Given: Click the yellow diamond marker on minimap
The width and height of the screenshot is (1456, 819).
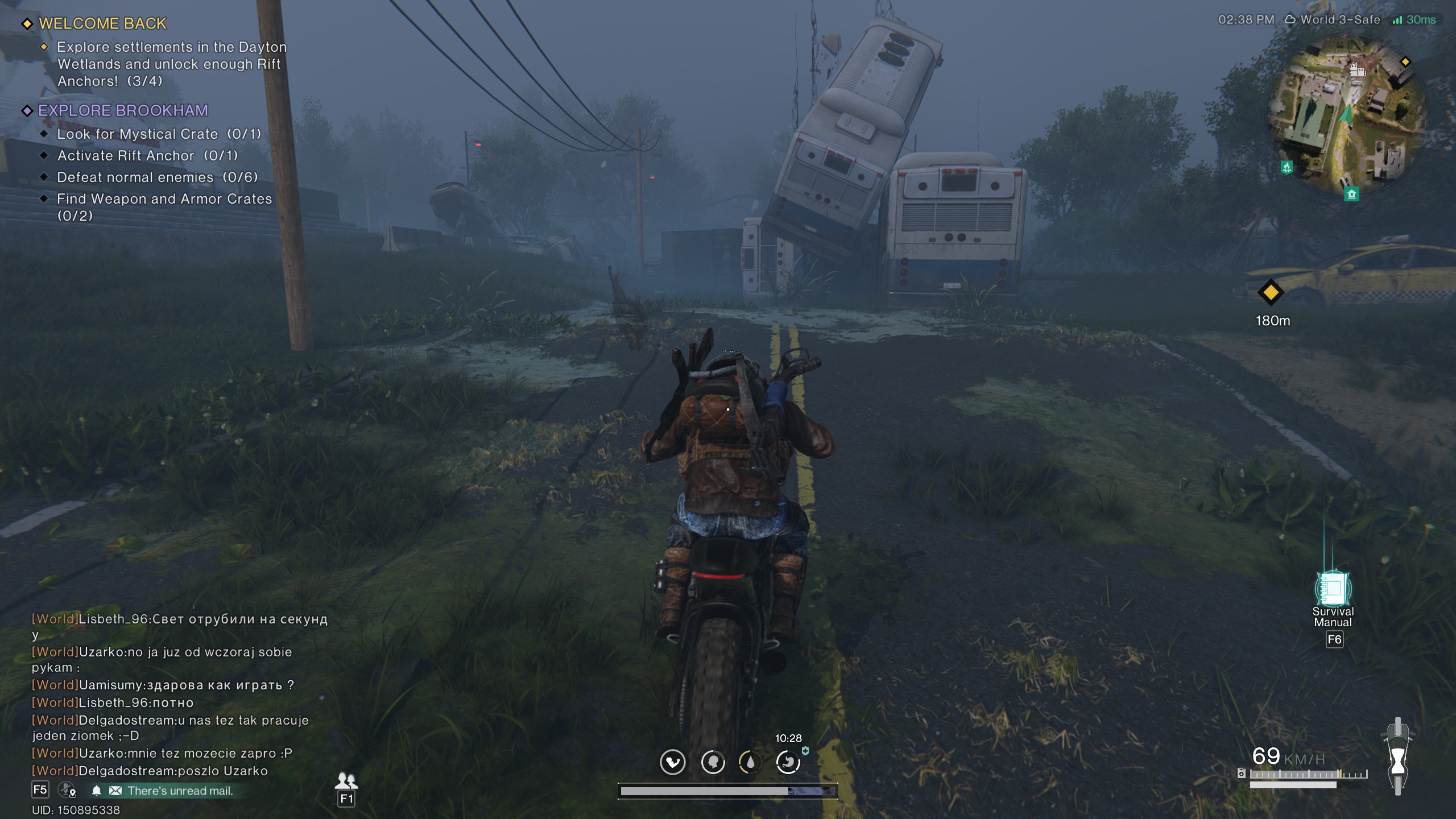Looking at the screenshot, I should click(1405, 61).
